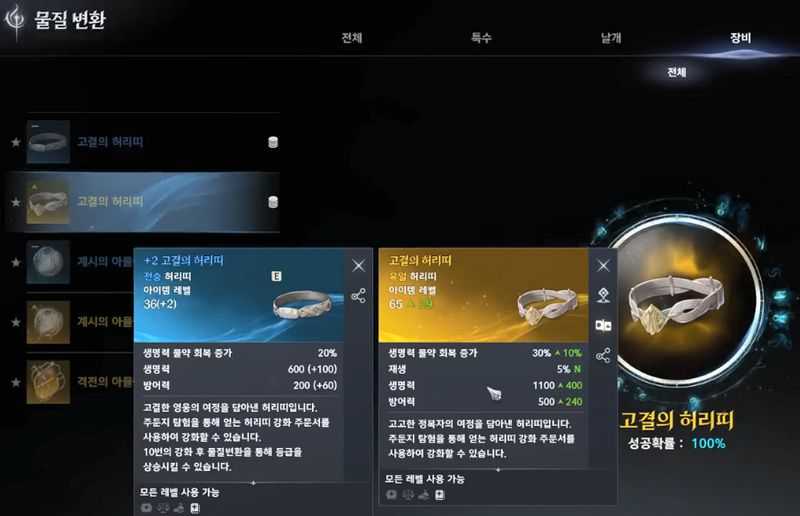Click the compare icon on the gold tooltip
800x516 pixels.
pos(603,325)
